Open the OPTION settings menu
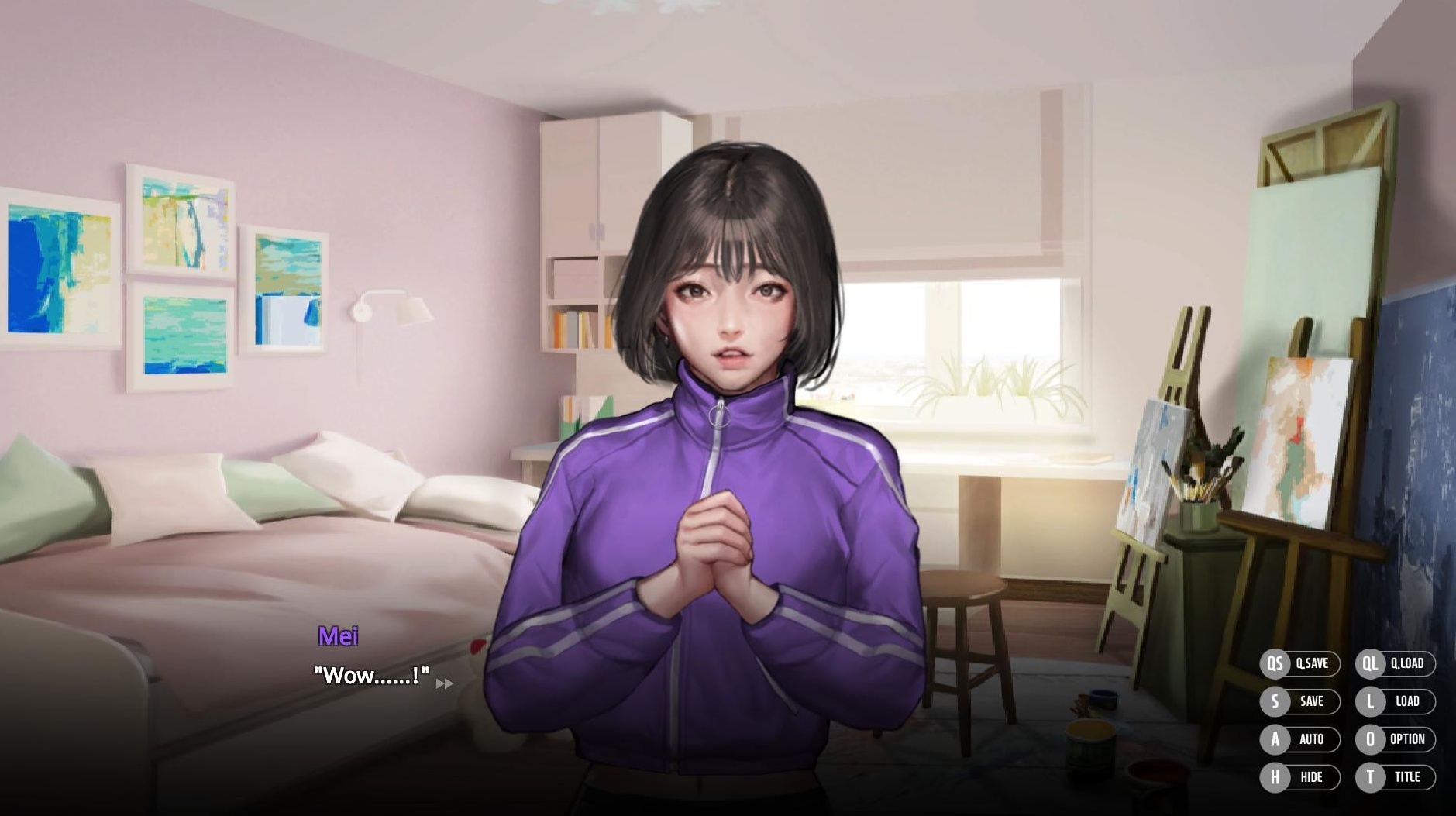This screenshot has width=1456, height=816. pyautogui.click(x=1408, y=740)
